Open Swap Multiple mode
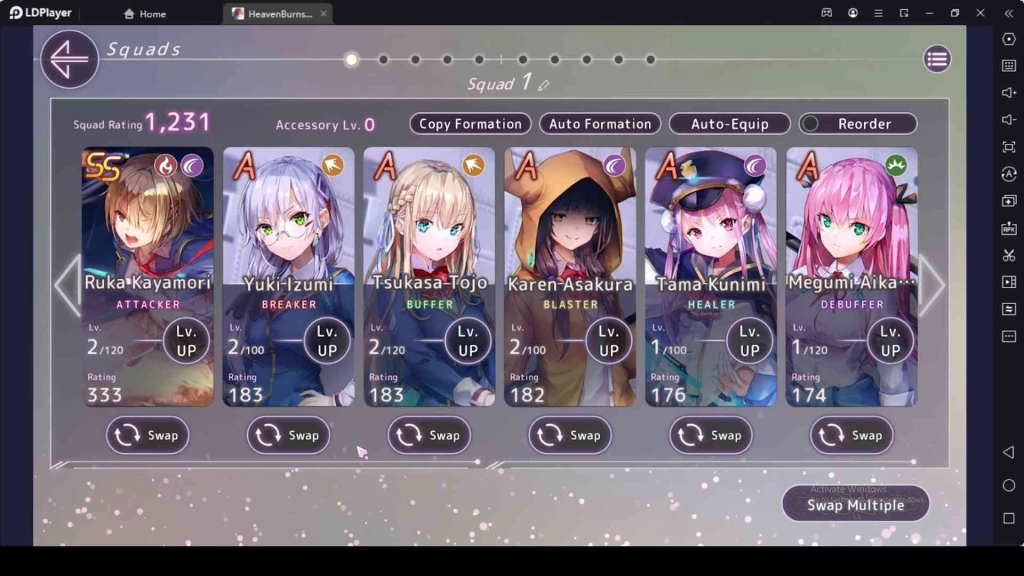The width and height of the screenshot is (1024, 576). pos(855,505)
